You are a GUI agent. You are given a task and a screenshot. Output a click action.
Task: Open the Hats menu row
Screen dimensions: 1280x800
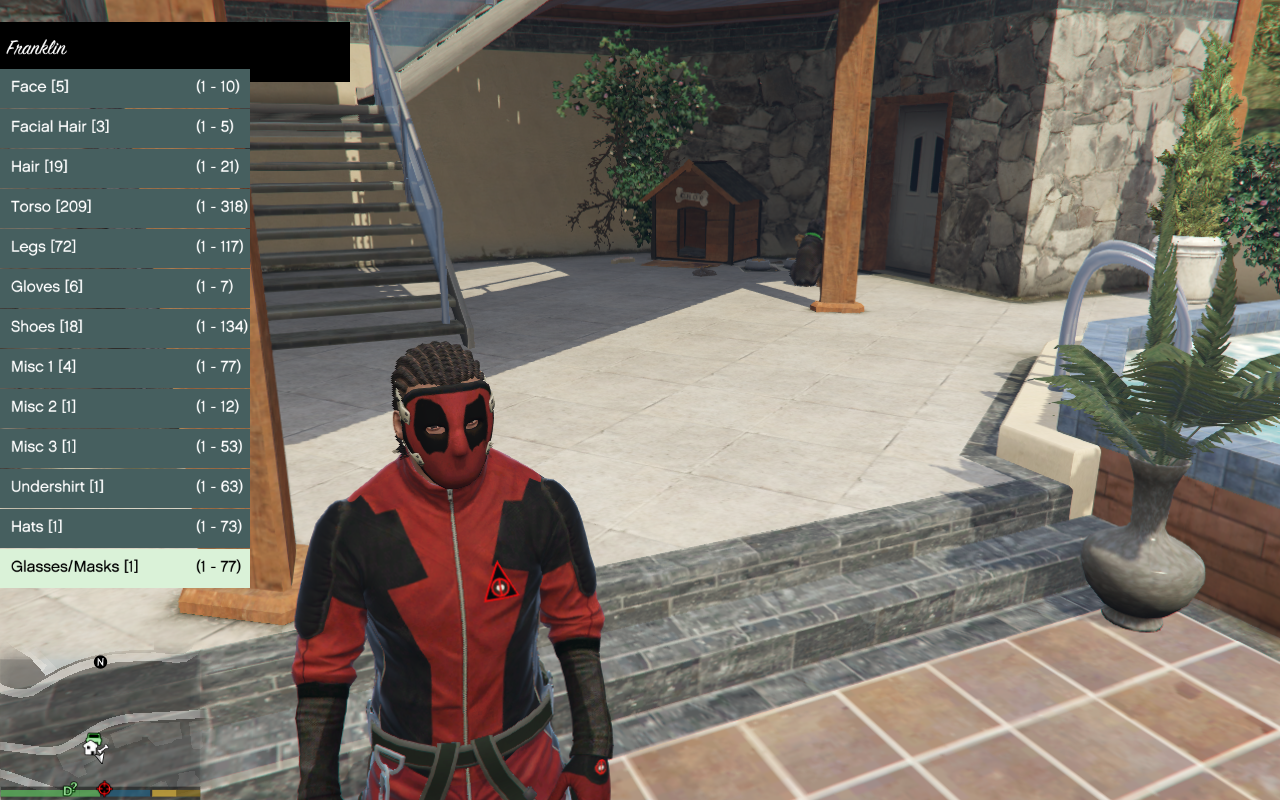click(125, 527)
